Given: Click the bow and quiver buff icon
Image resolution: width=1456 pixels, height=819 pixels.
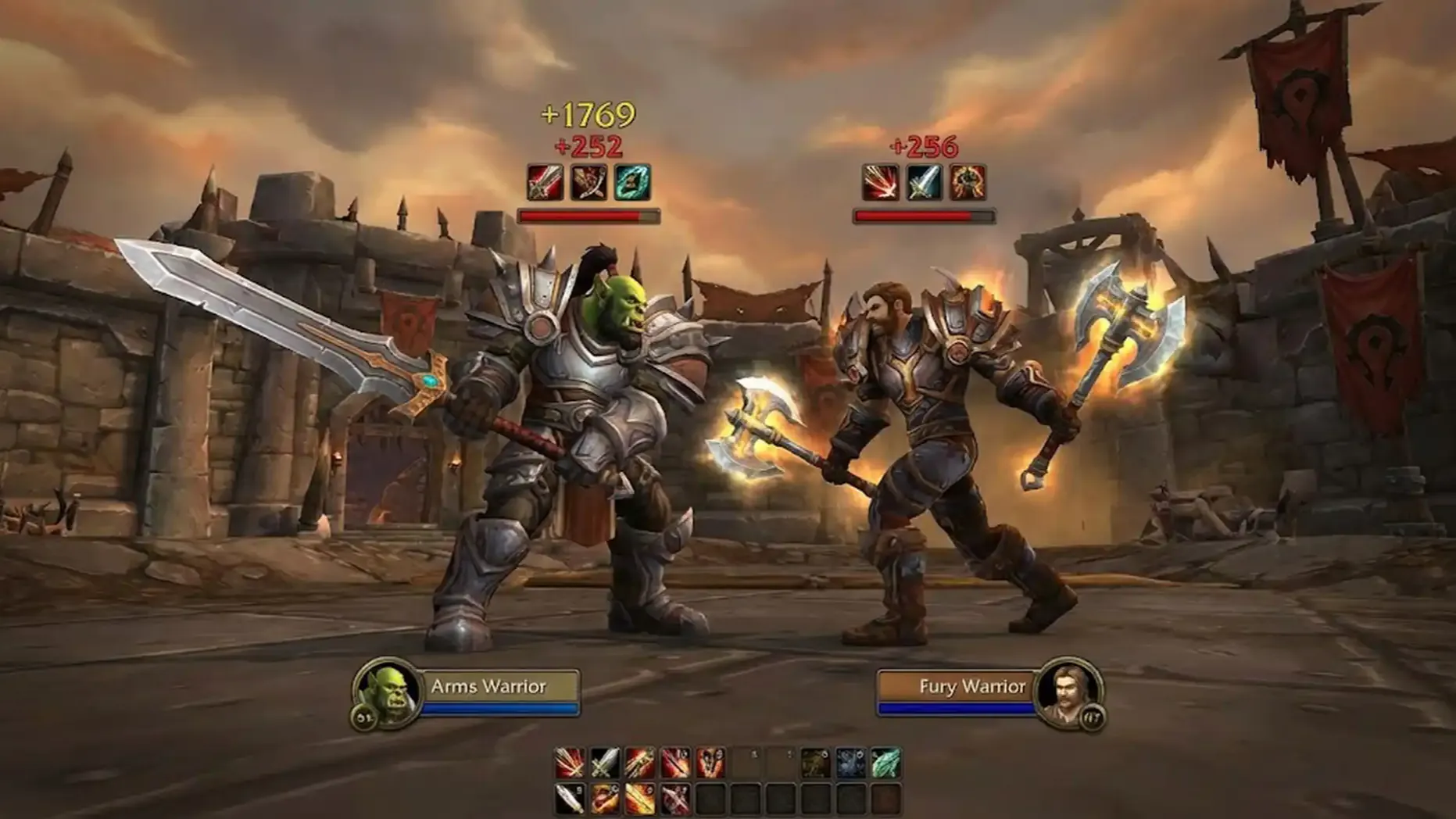Looking at the screenshot, I should pos(588,183).
